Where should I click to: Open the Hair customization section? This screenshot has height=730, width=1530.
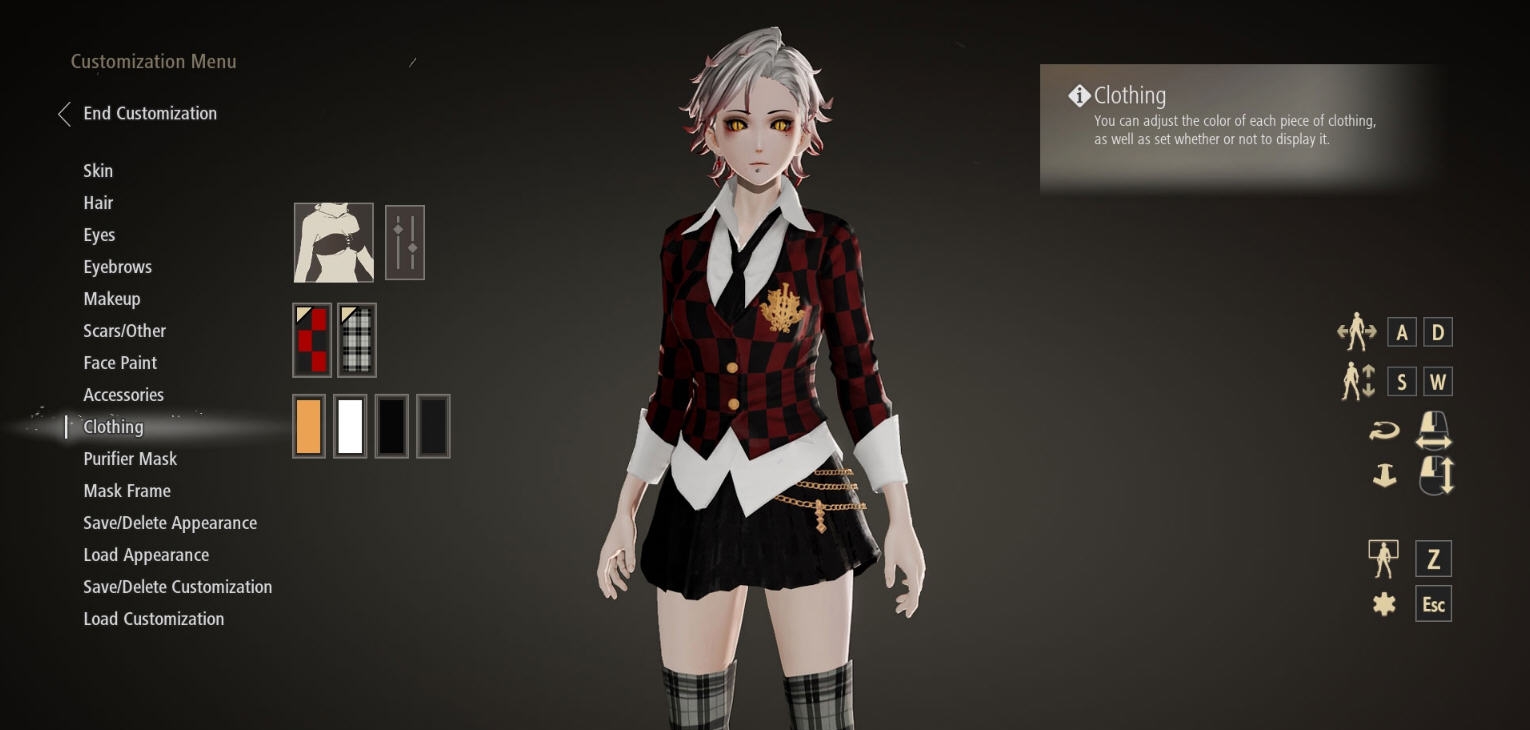(98, 203)
